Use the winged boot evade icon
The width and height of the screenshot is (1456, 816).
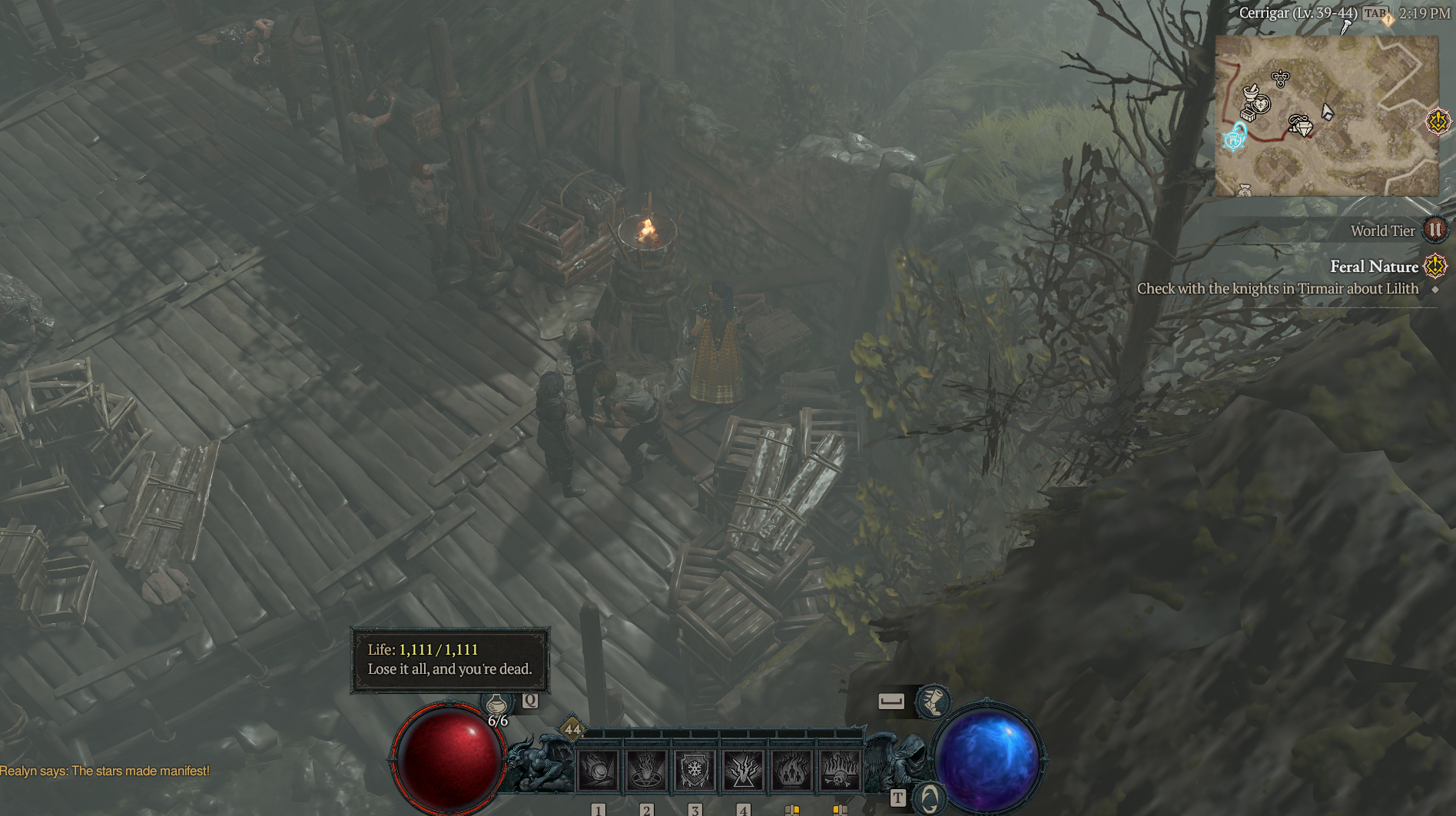[x=933, y=701]
